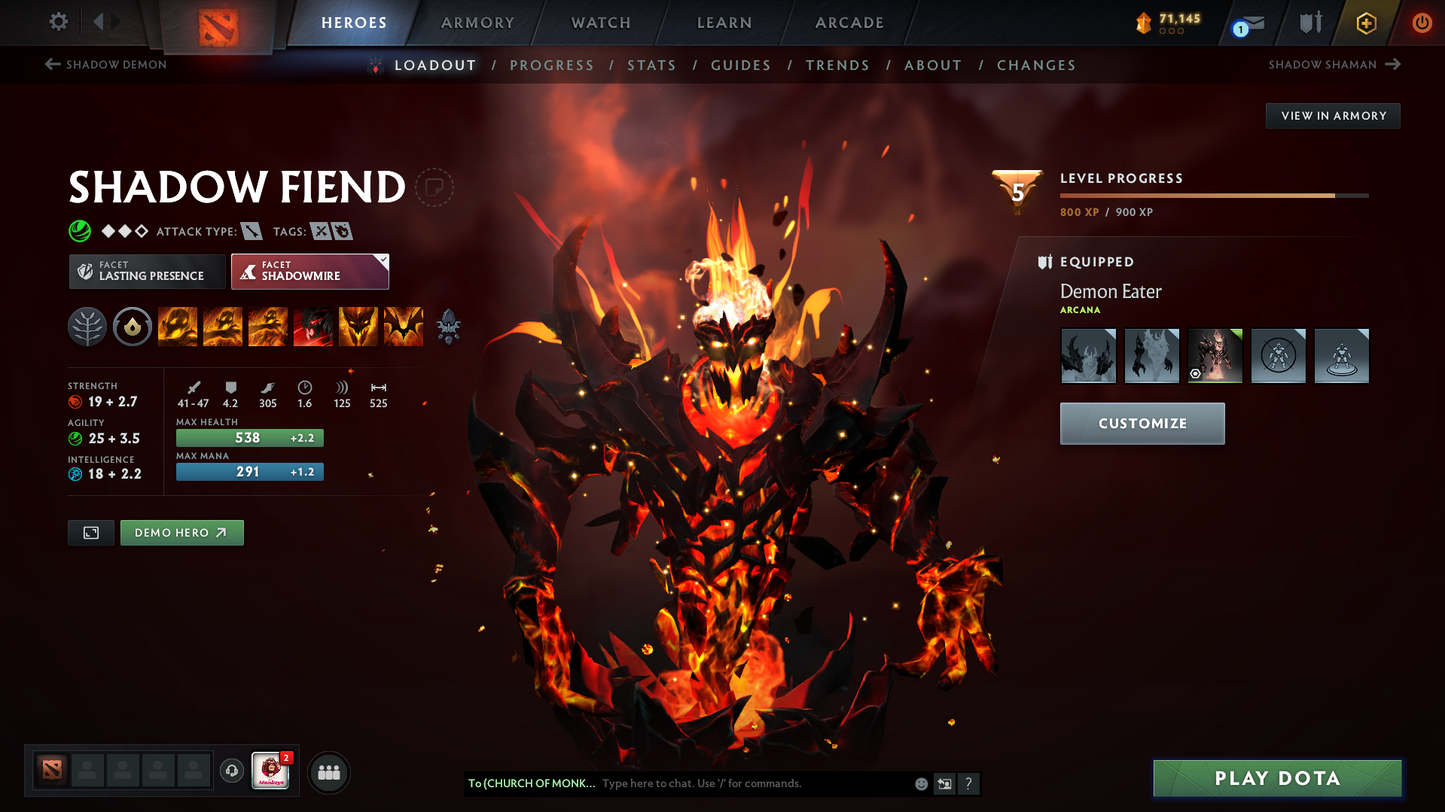Select the Lasting Presence facet
The width and height of the screenshot is (1445, 812).
tap(147, 271)
